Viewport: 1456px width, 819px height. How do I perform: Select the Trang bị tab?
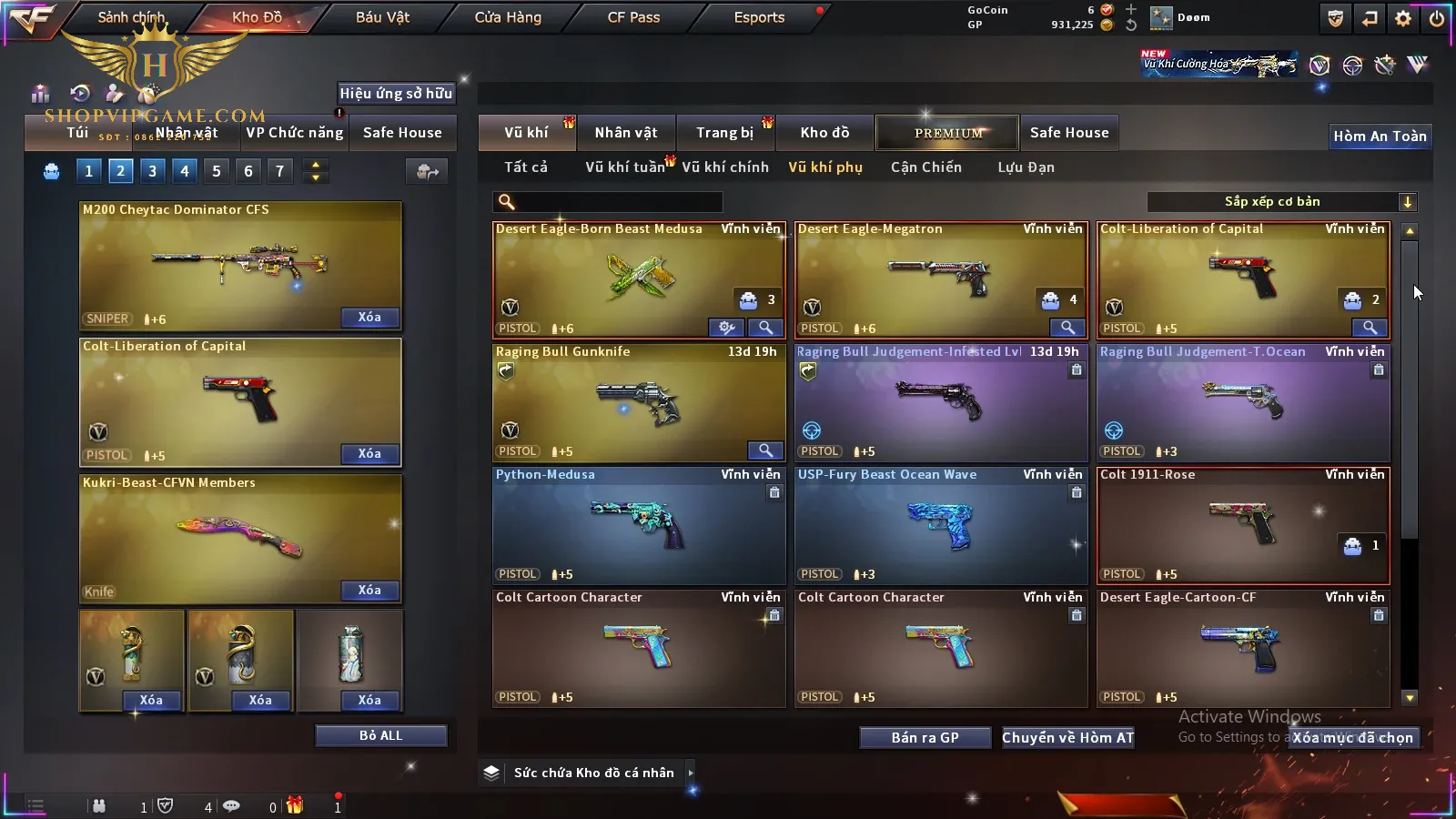point(725,133)
